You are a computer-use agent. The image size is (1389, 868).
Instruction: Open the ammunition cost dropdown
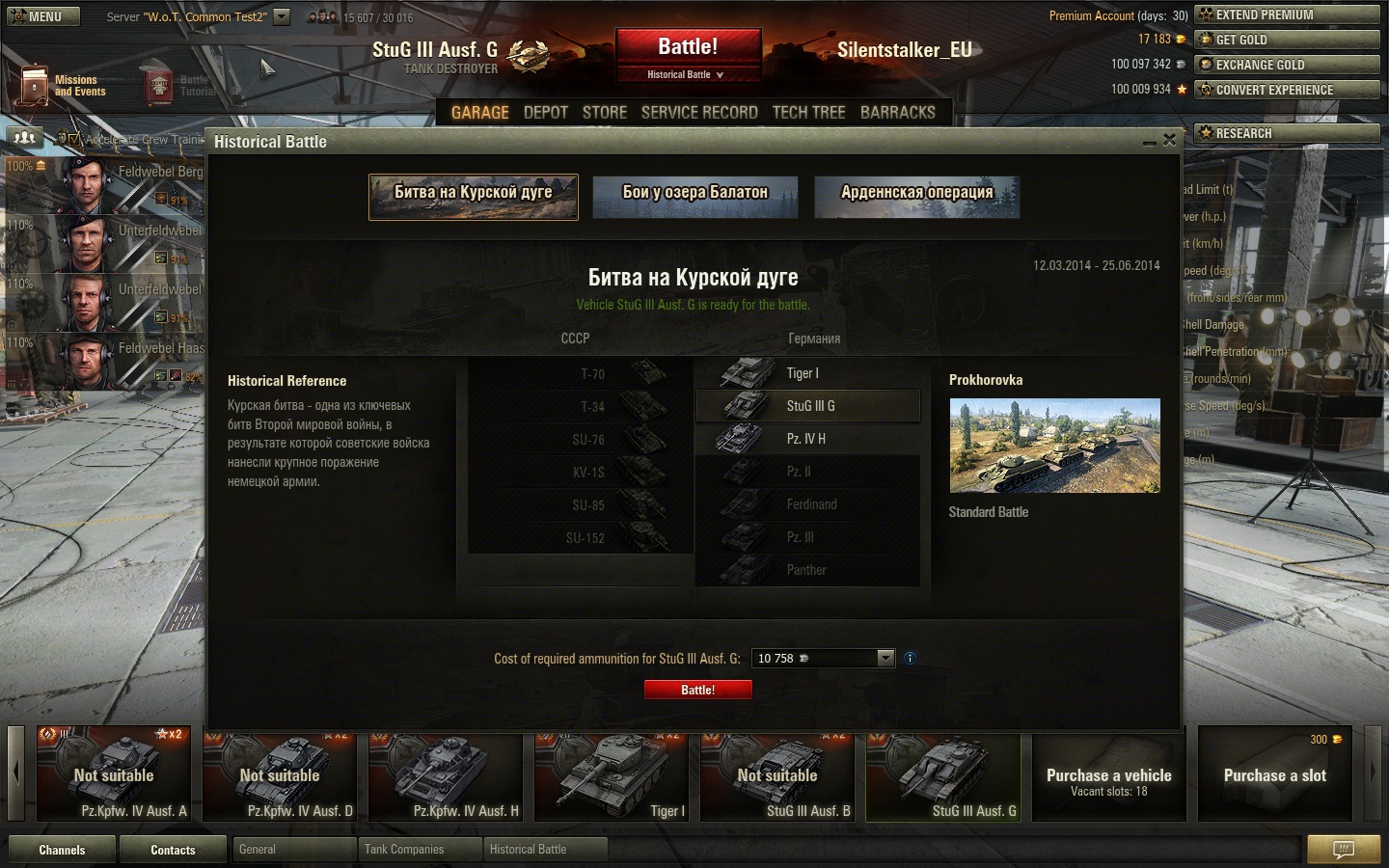[885, 658]
